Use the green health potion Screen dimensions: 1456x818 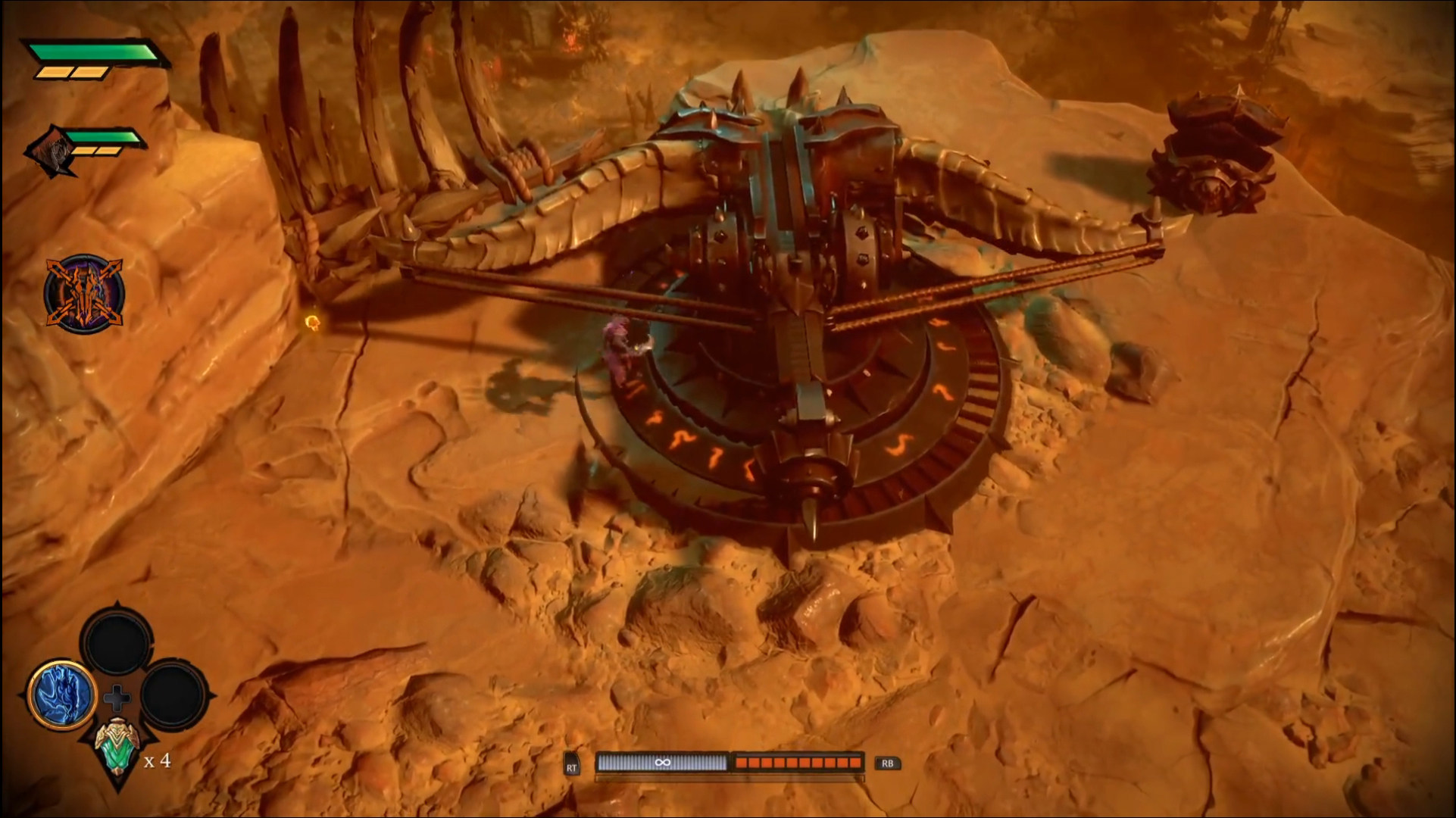[117, 745]
